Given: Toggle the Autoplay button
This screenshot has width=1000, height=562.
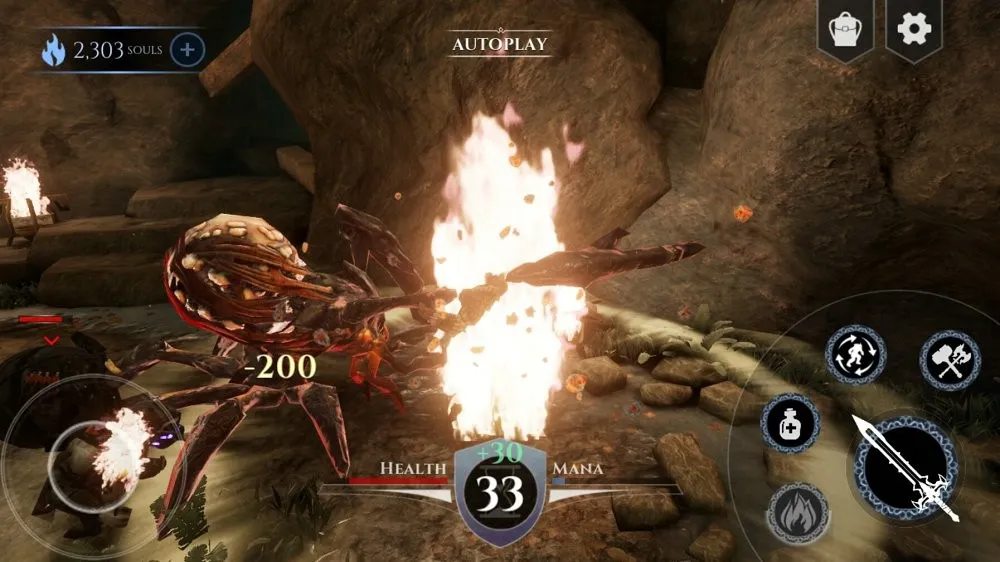Looking at the screenshot, I should 500,44.
